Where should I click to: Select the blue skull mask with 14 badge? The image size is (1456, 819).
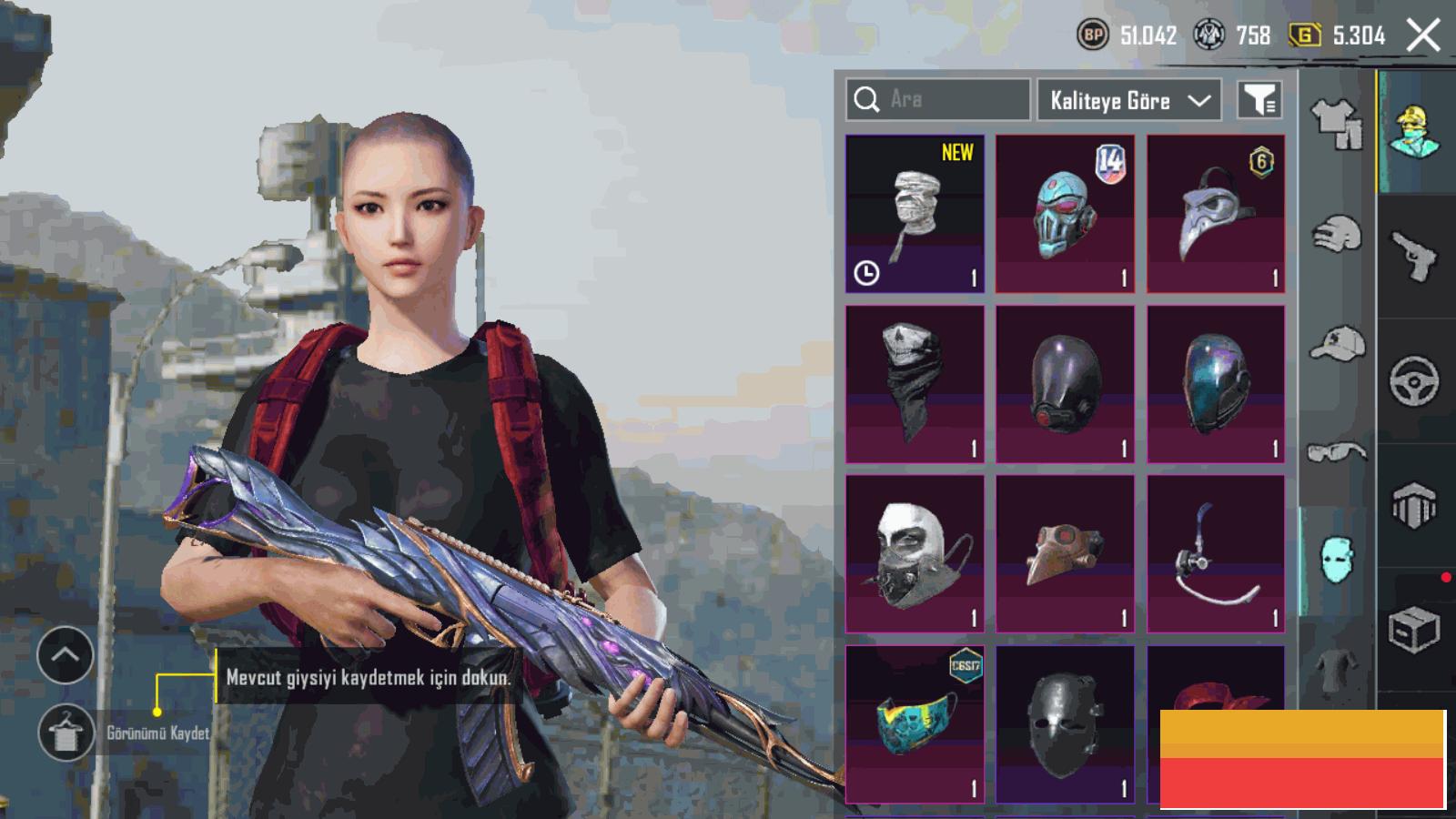[1065, 214]
